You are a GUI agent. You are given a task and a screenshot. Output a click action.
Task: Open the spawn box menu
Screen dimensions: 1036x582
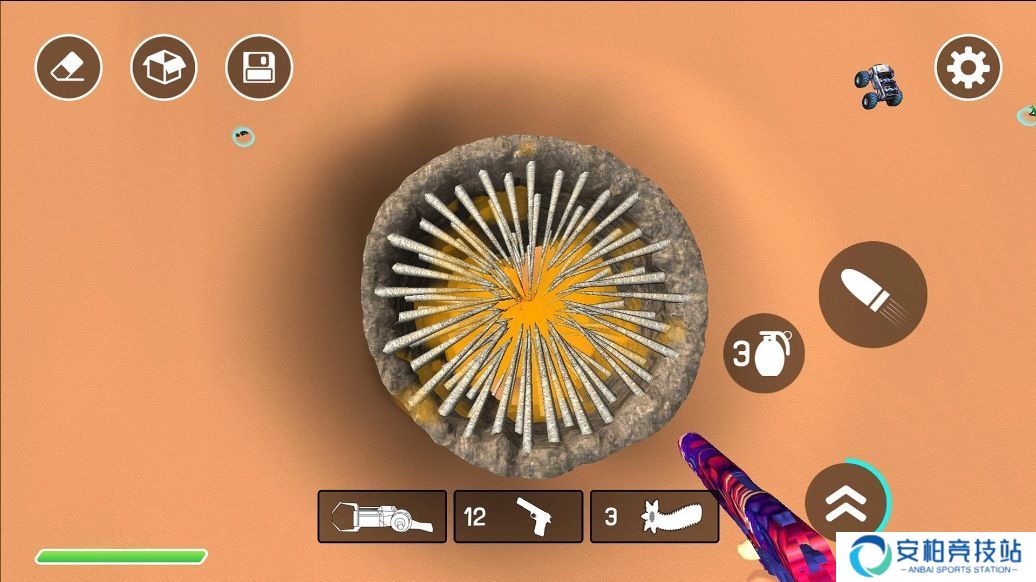click(164, 67)
